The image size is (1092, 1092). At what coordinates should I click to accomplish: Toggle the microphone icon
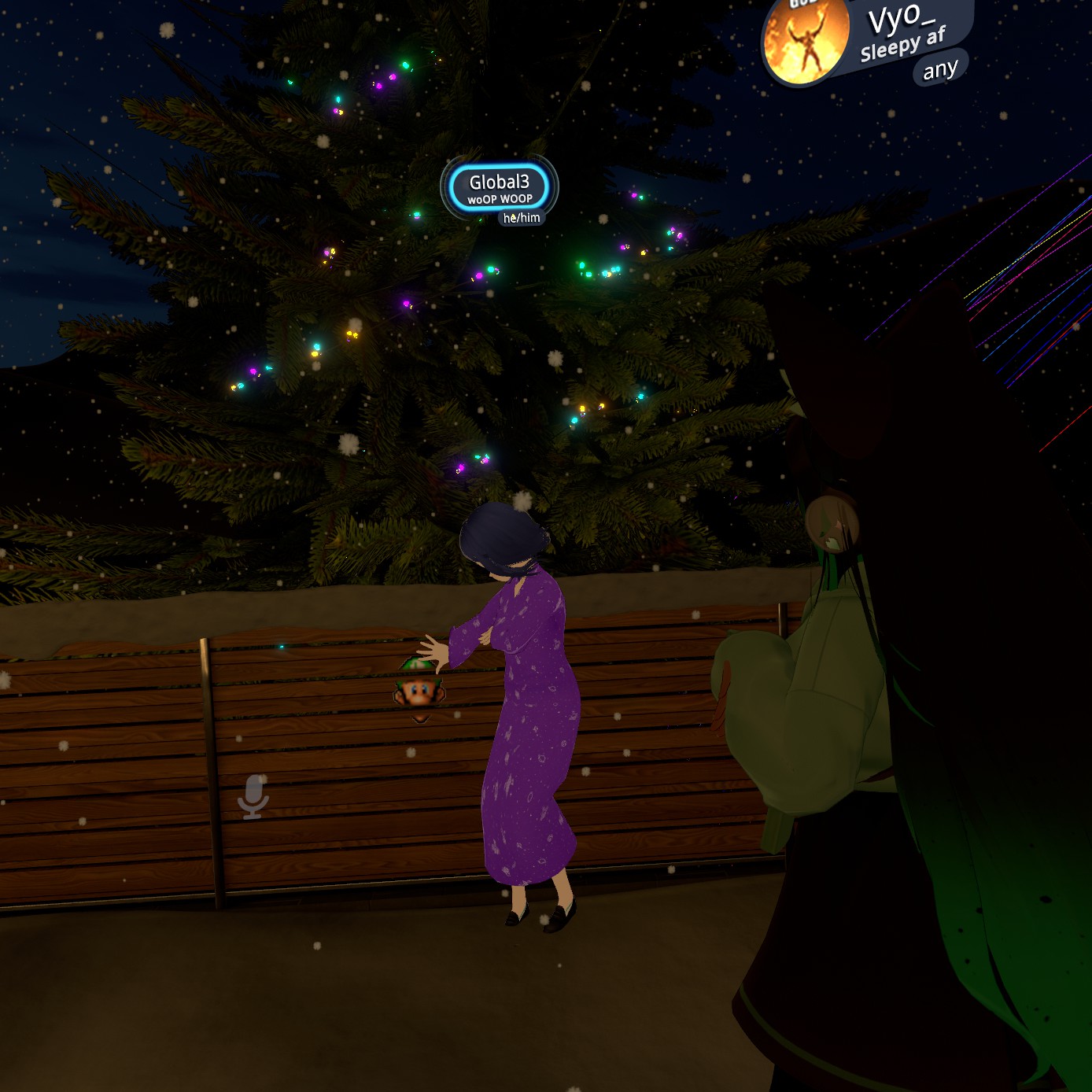(253, 796)
